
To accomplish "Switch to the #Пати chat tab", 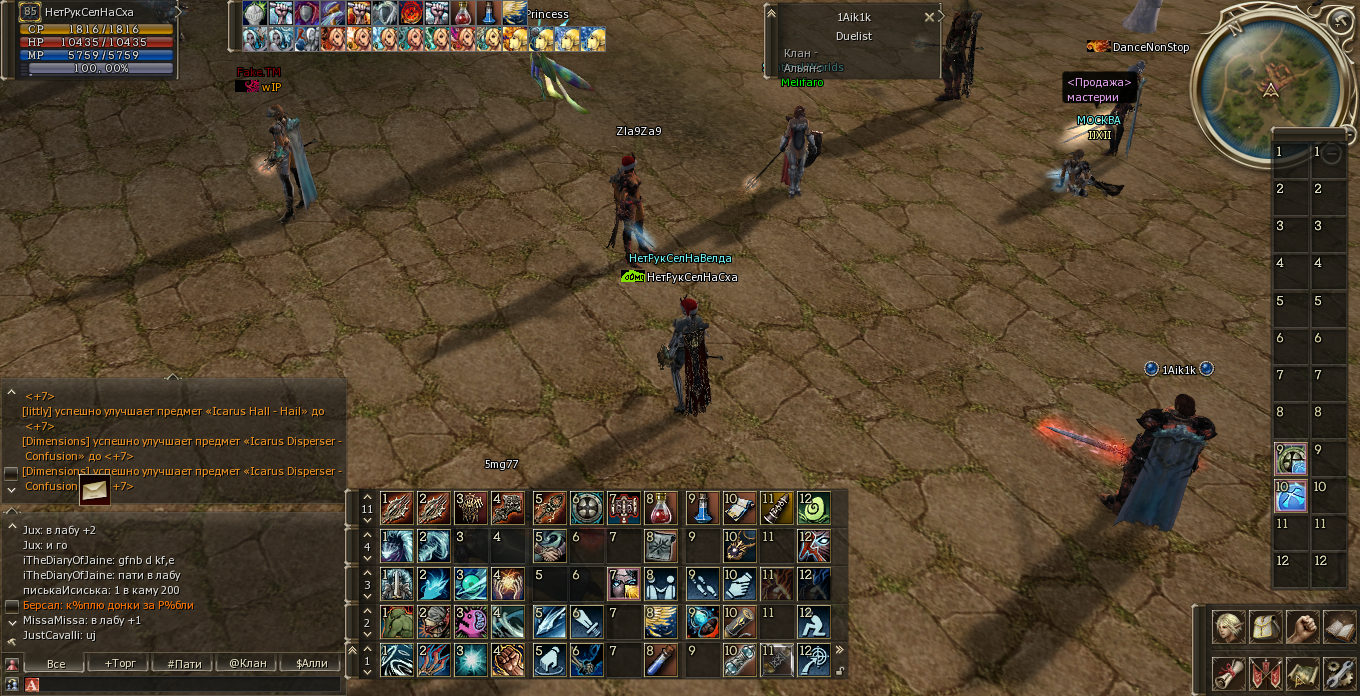I will 184,663.
